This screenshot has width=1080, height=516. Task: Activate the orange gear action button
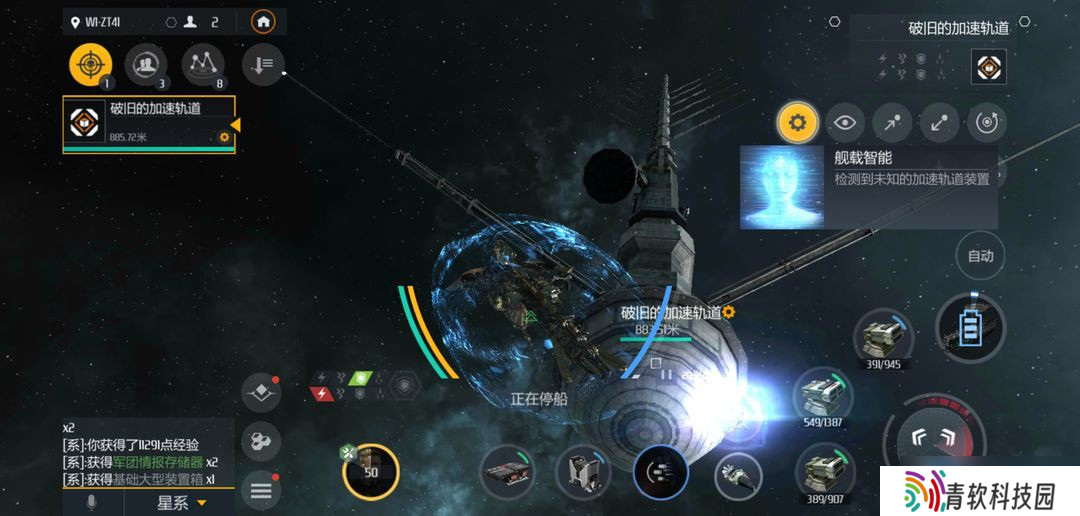[x=797, y=123]
